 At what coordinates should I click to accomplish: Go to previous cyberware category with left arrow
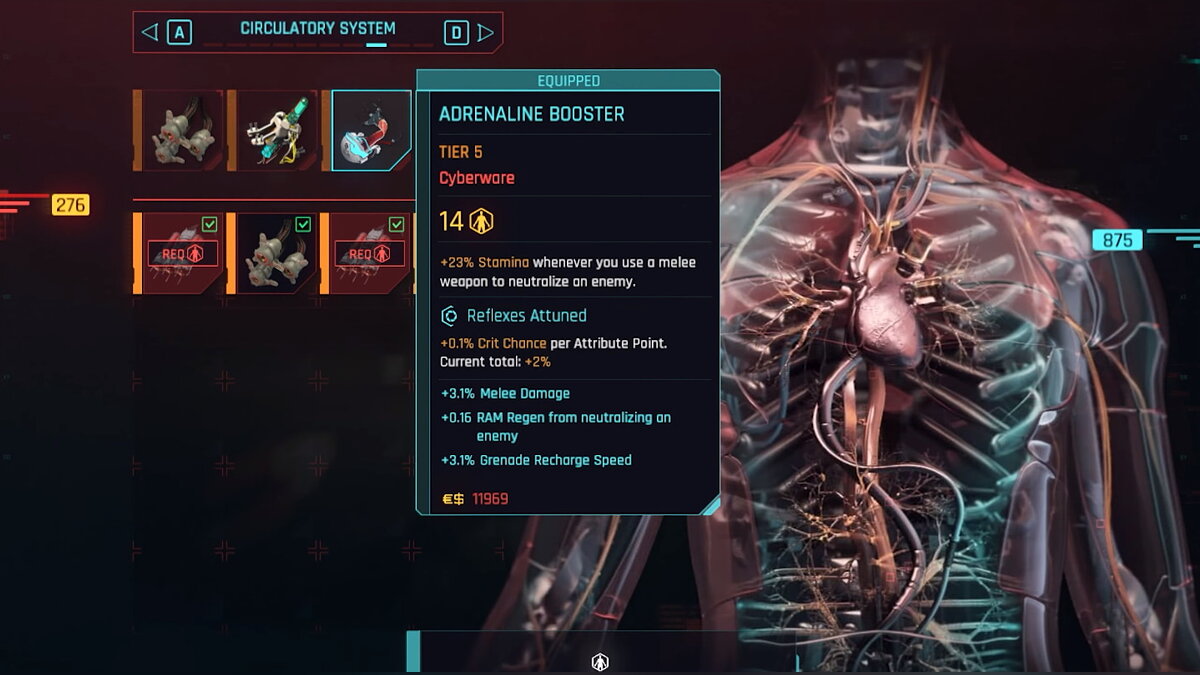point(150,33)
